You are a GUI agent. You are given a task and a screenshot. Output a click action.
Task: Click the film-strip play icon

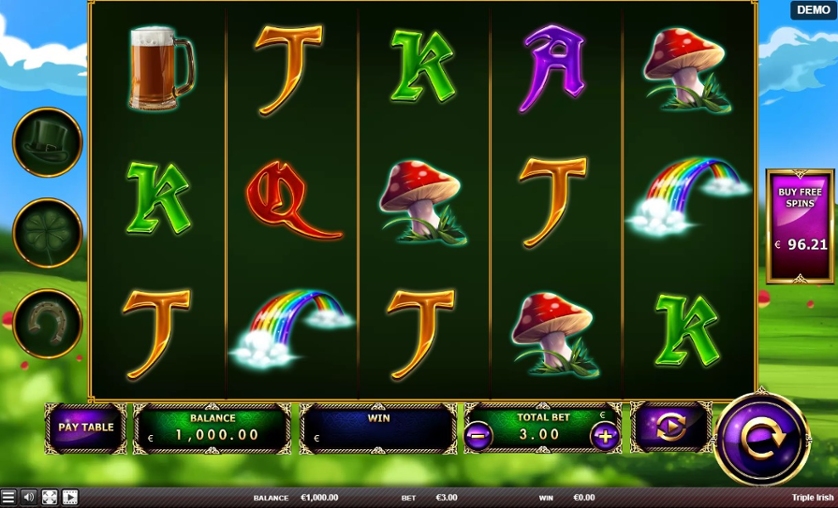(x=70, y=497)
